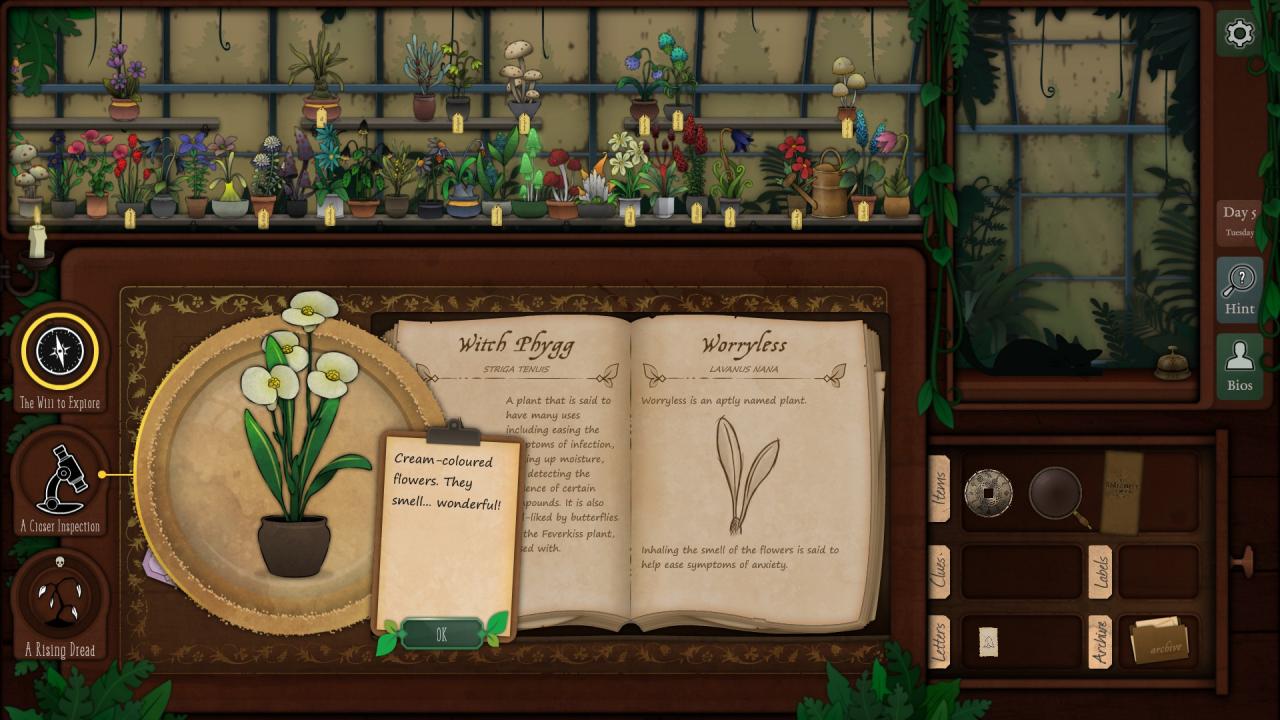Select the brown booklet item
1280x720 pixels.
click(1121, 490)
